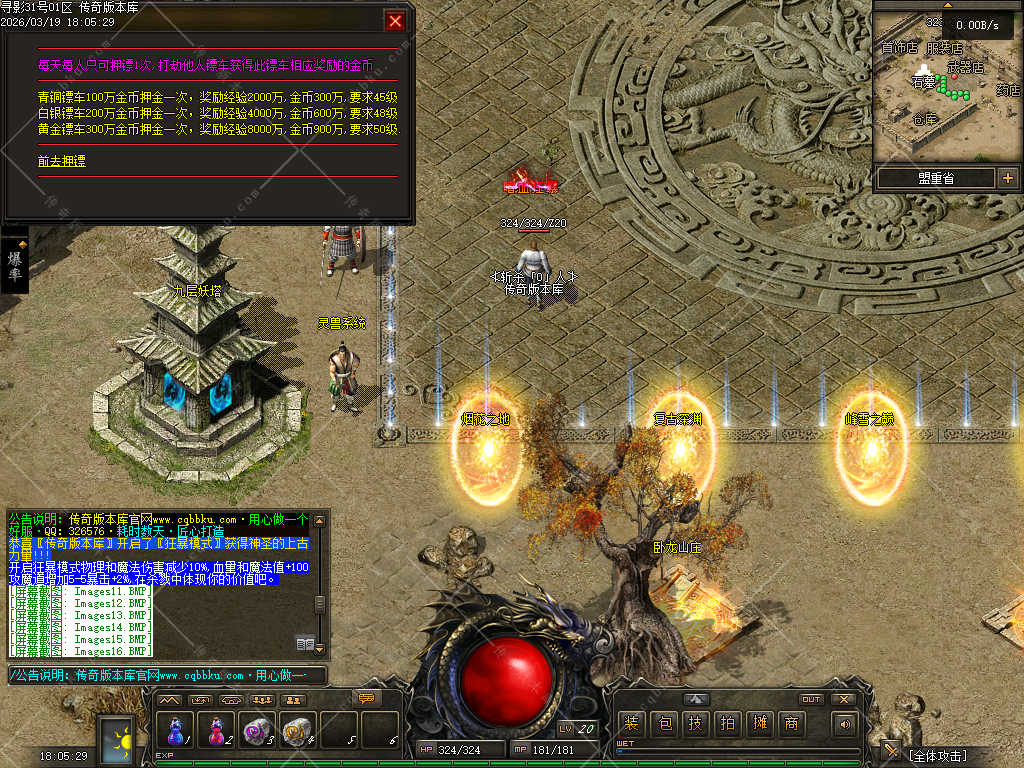The width and height of the screenshot is (1024, 768).
Task: Use the red potion in slot 2
Action: pos(216,729)
